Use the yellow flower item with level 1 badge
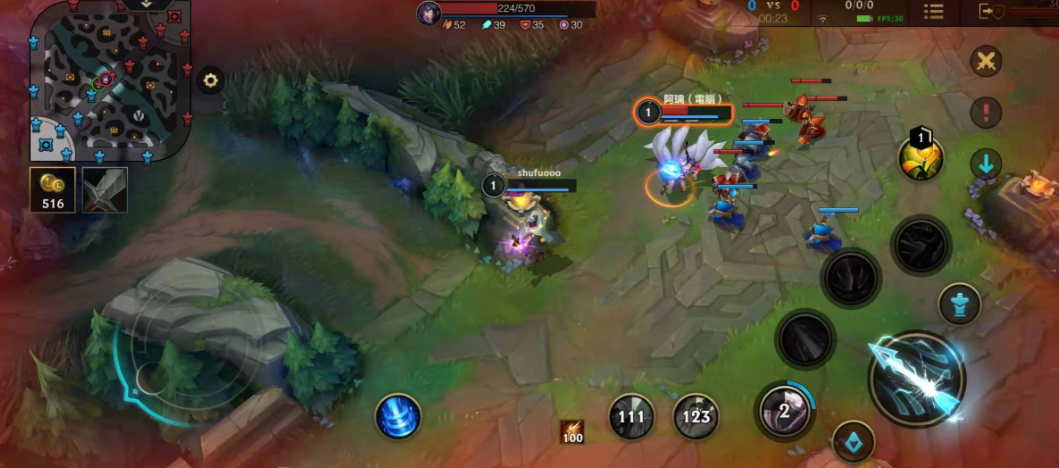Screen dimensions: 1059x468 pyautogui.click(x=921, y=158)
